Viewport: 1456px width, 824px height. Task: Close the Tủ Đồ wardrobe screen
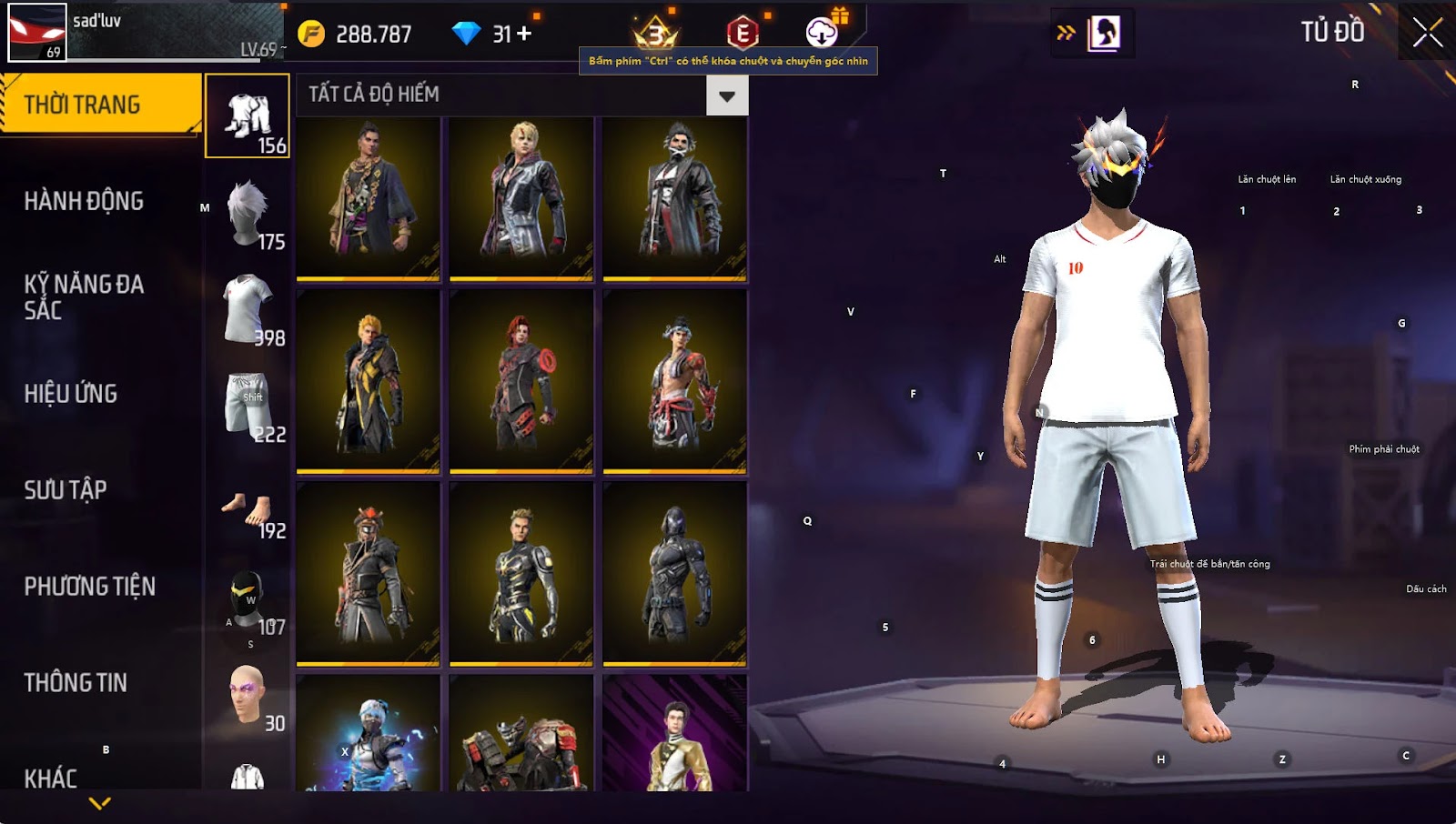1427,33
